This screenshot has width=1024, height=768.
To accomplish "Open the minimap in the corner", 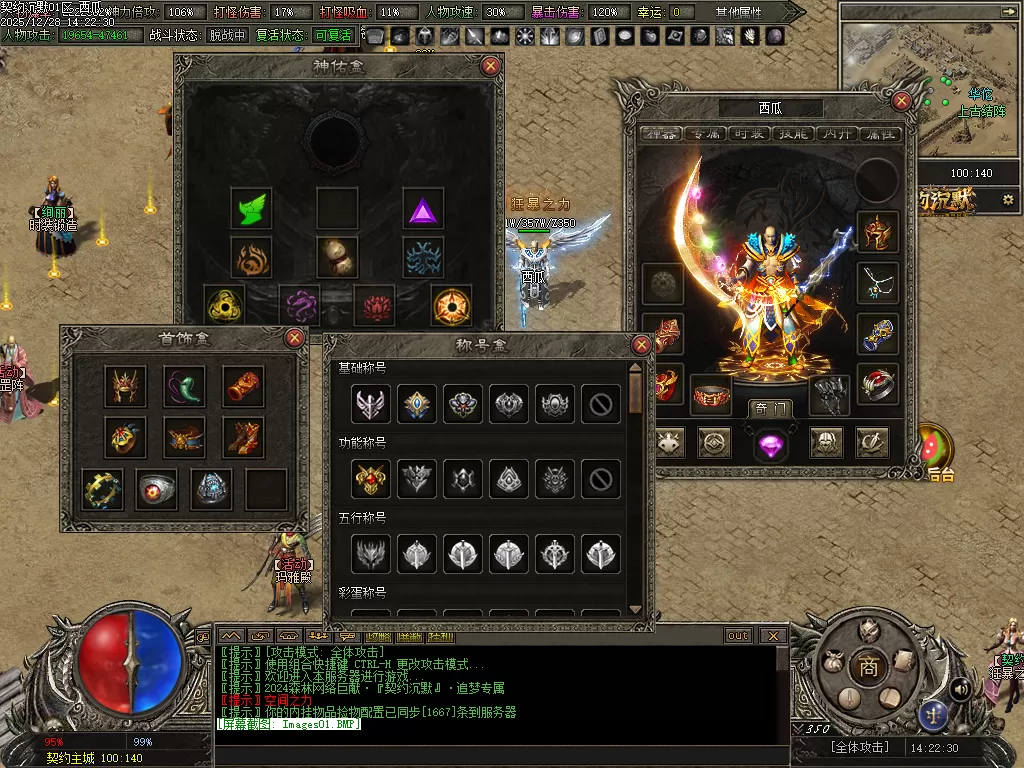I will [917, 85].
